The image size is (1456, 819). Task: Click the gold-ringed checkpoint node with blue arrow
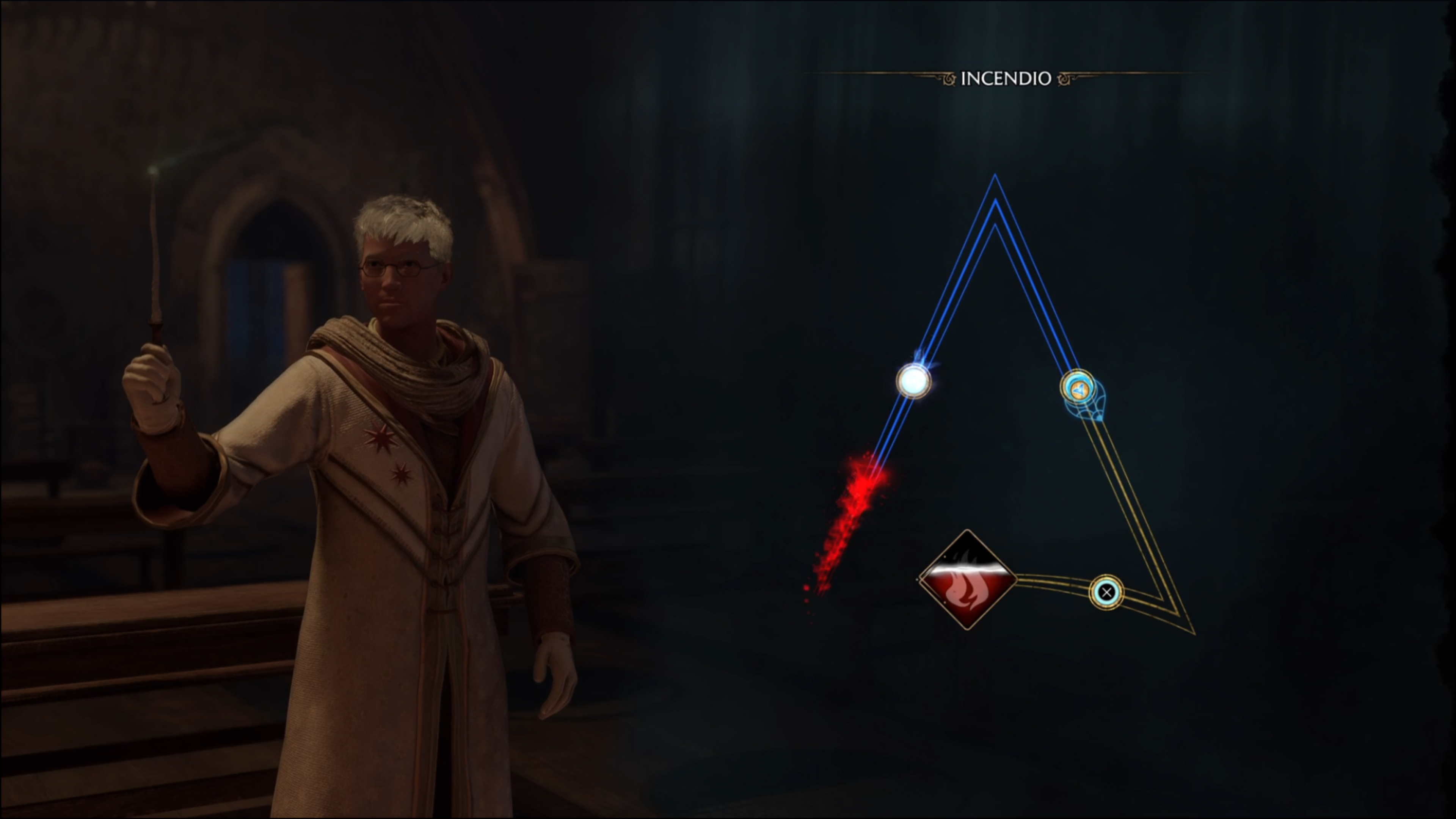coord(1077,388)
